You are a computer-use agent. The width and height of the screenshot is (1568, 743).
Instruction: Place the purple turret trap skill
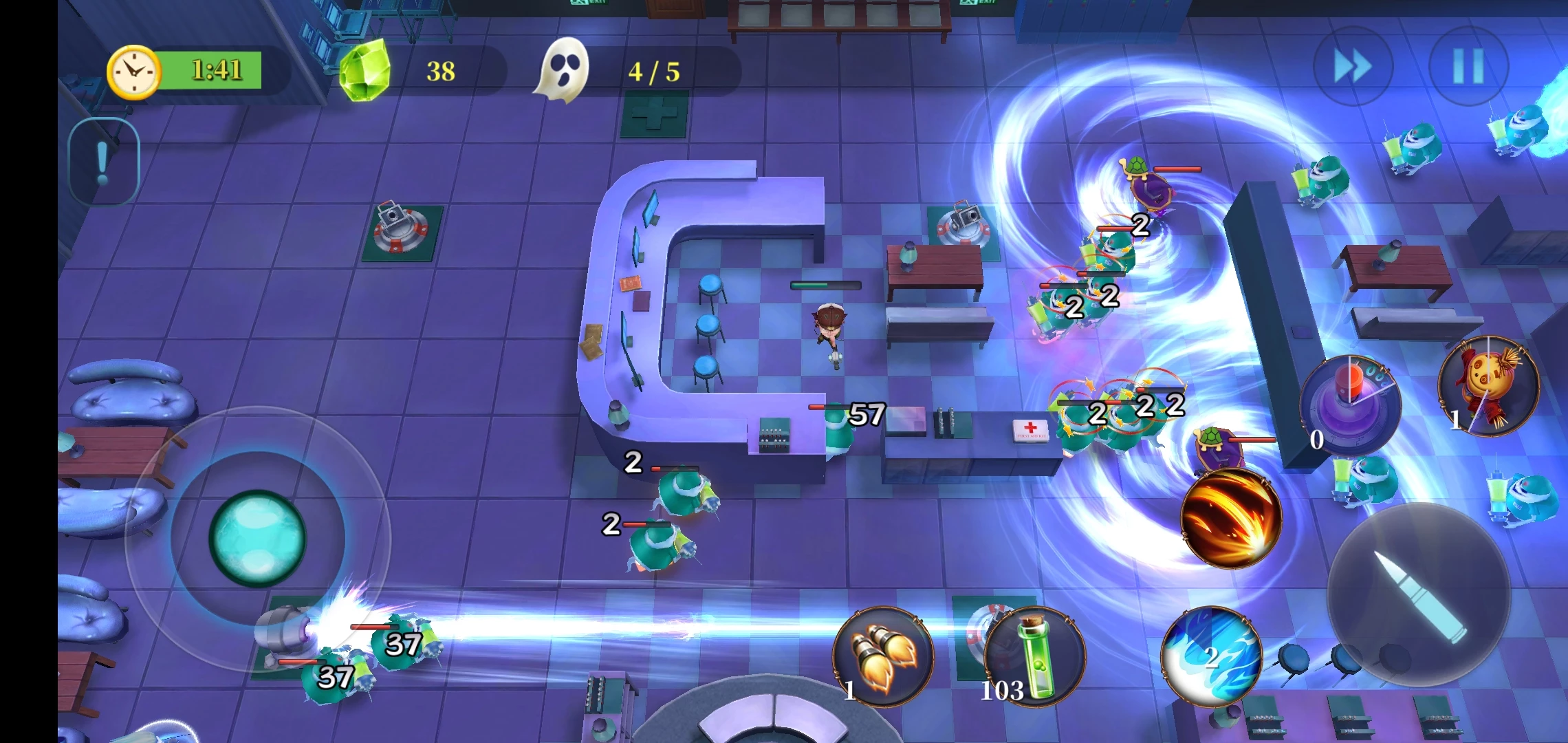pyautogui.click(x=1350, y=405)
